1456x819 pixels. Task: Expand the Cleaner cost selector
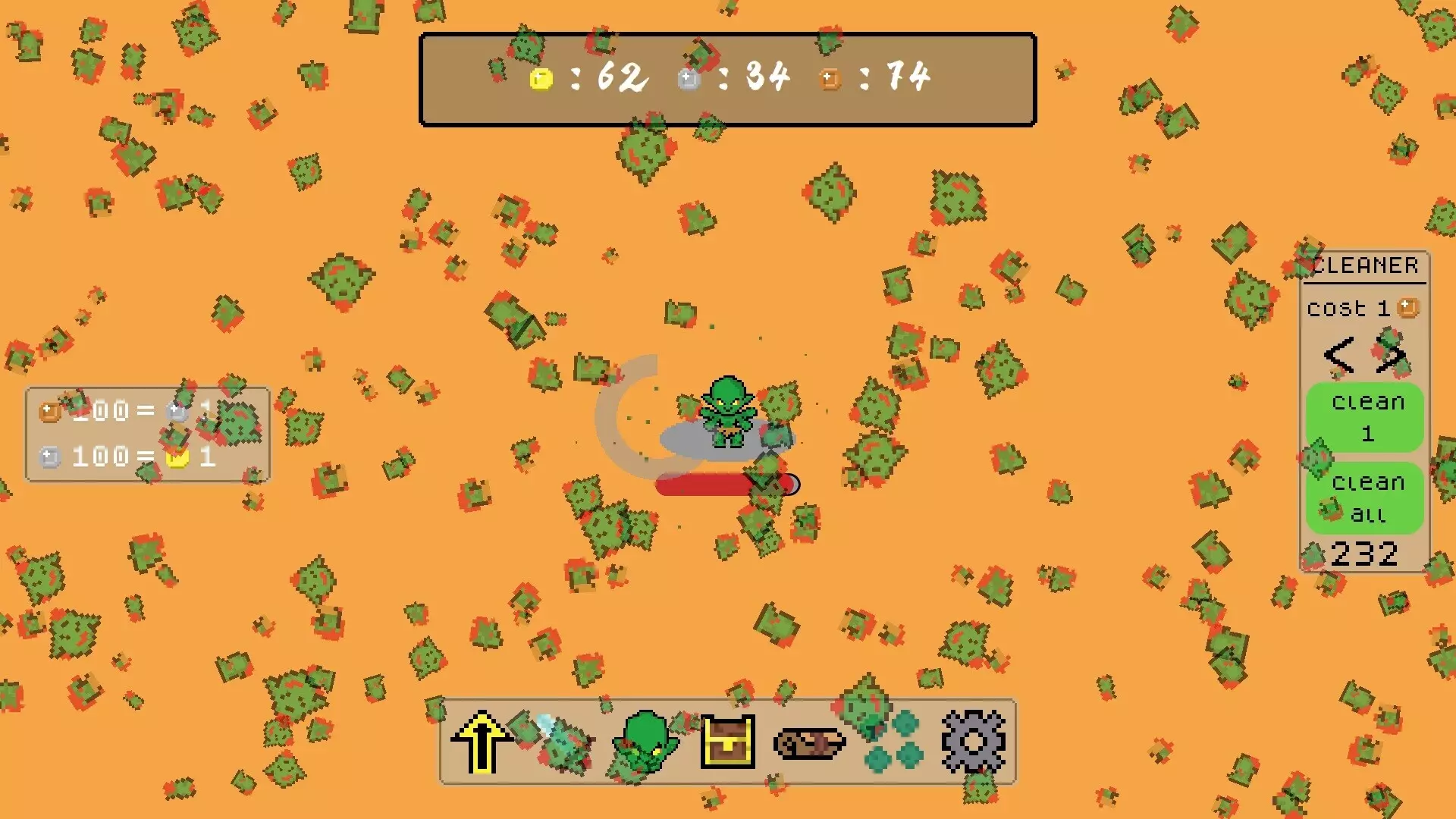click(x=1365, y=308)
